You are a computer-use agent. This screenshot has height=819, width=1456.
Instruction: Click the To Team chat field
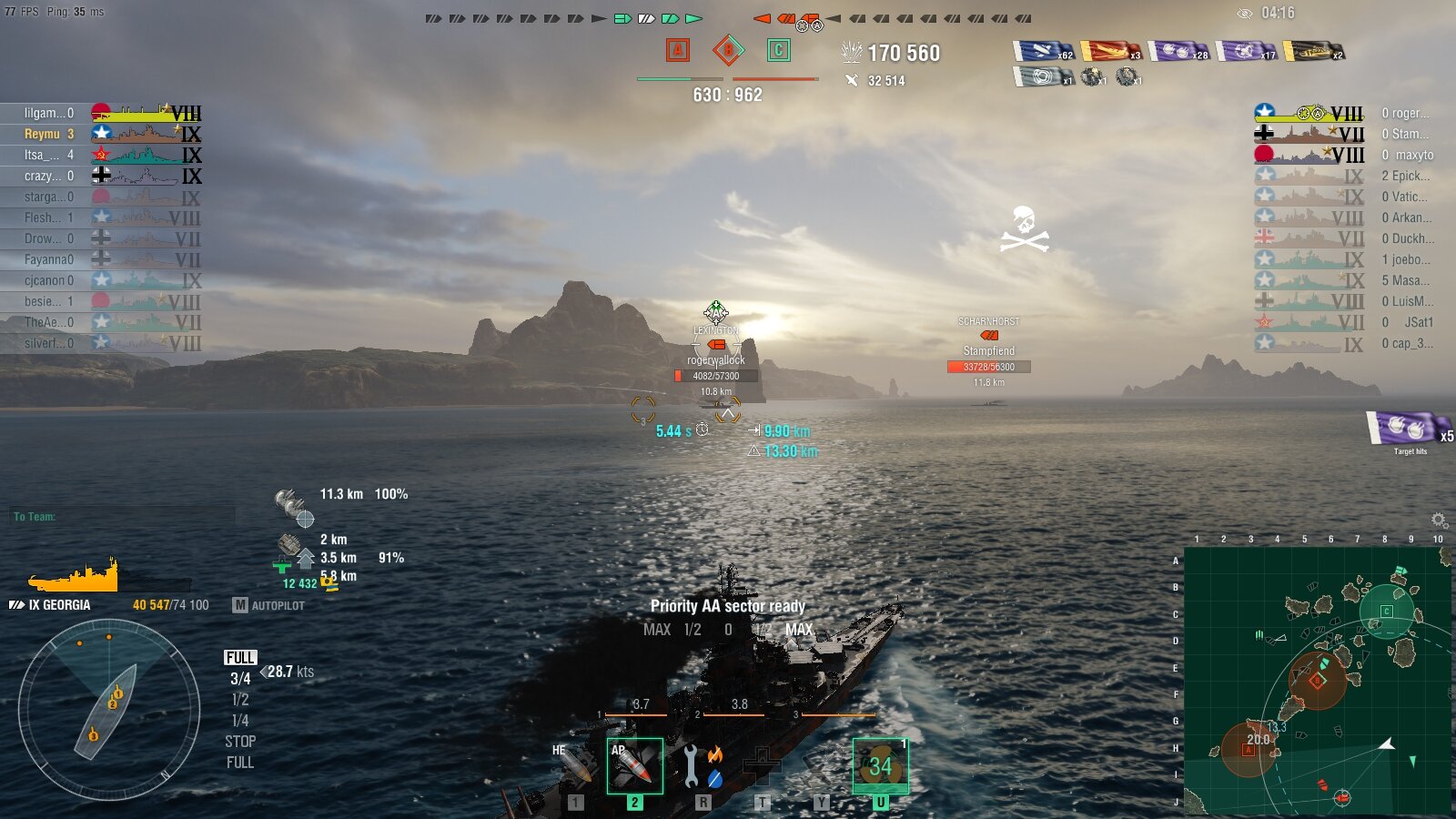pyautogui.click(x=123, y=517)
